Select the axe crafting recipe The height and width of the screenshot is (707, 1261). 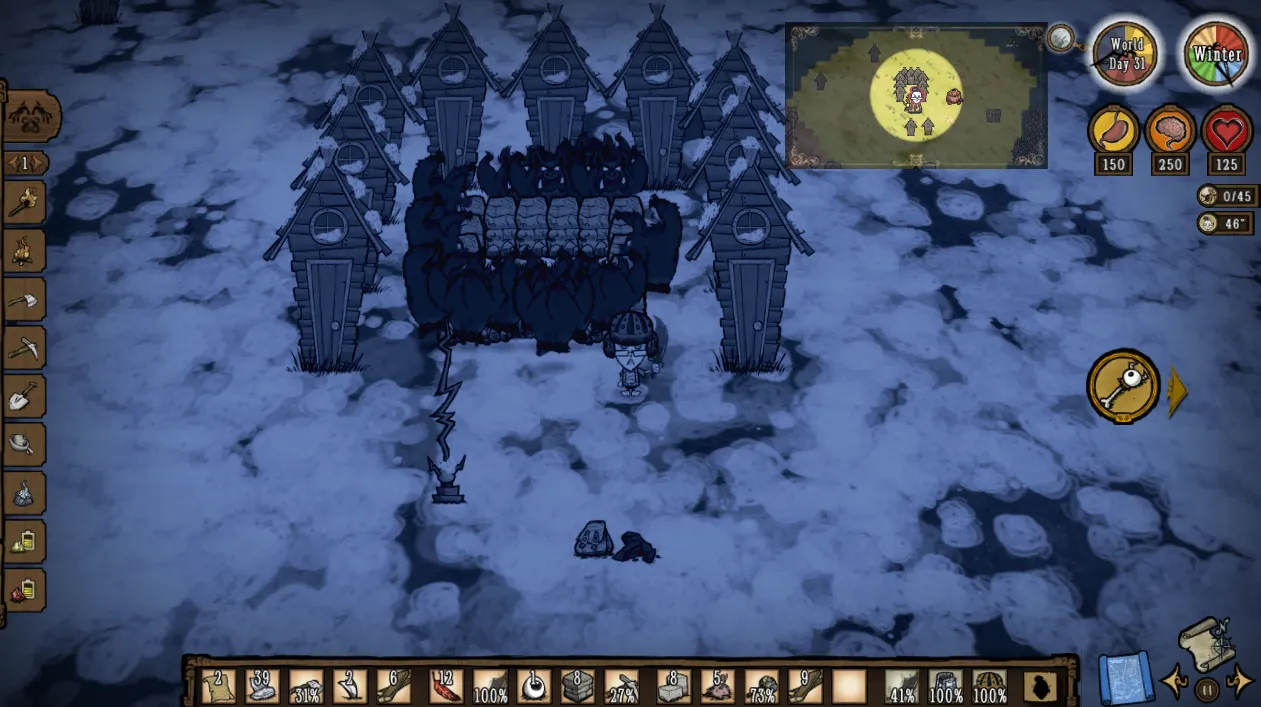[x=24, y=299]
